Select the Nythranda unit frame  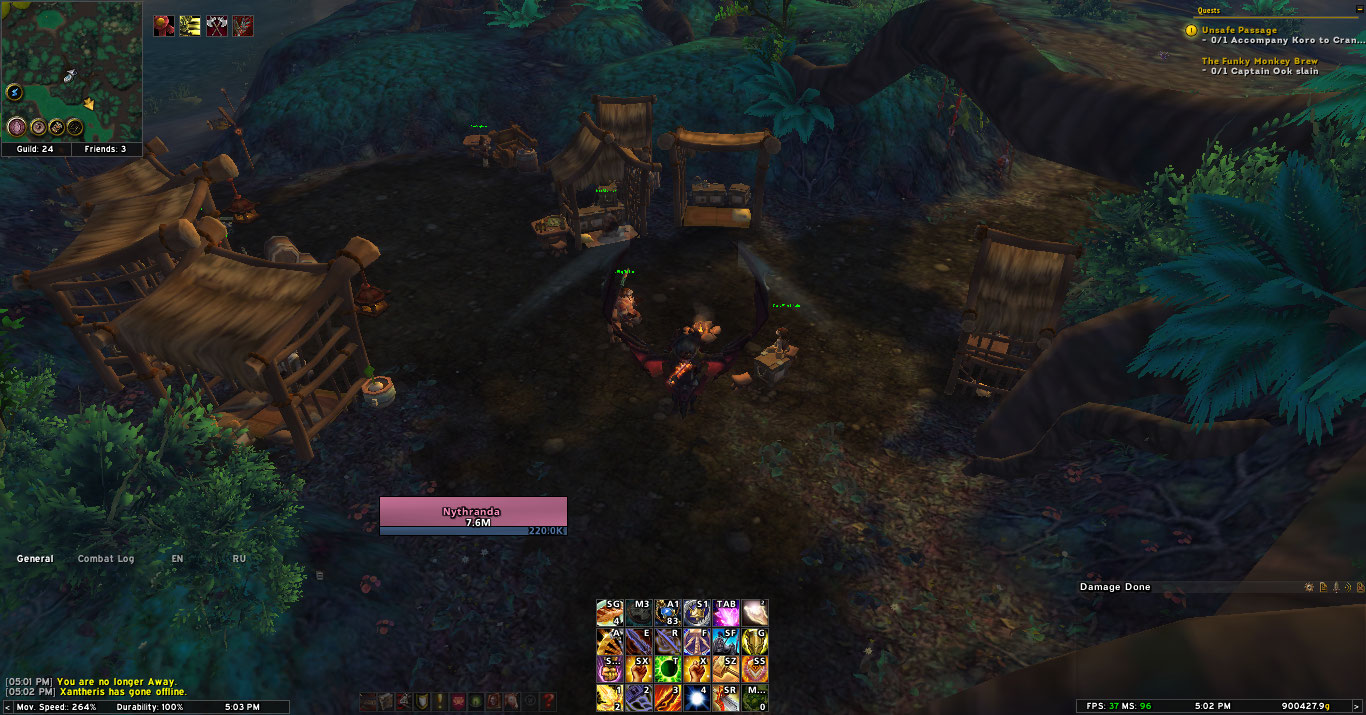pos(473,516)
